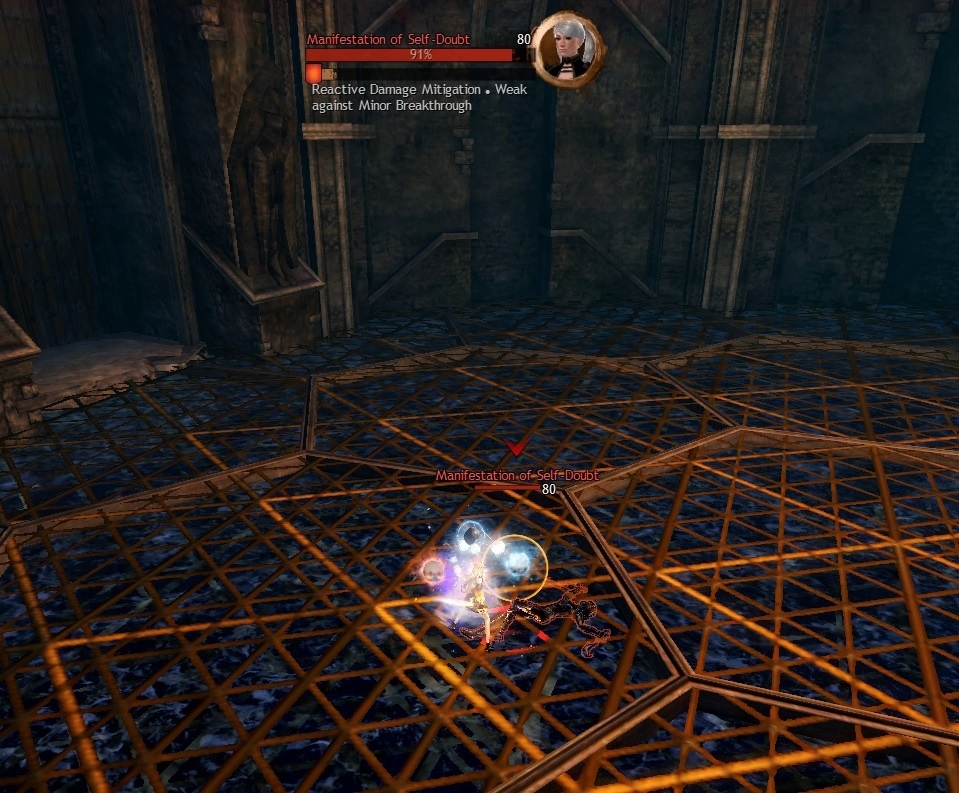Click the floating Manifestation of Self-Doubt nameplate
Screen dimensions: 959x793
tap(516, 476)
